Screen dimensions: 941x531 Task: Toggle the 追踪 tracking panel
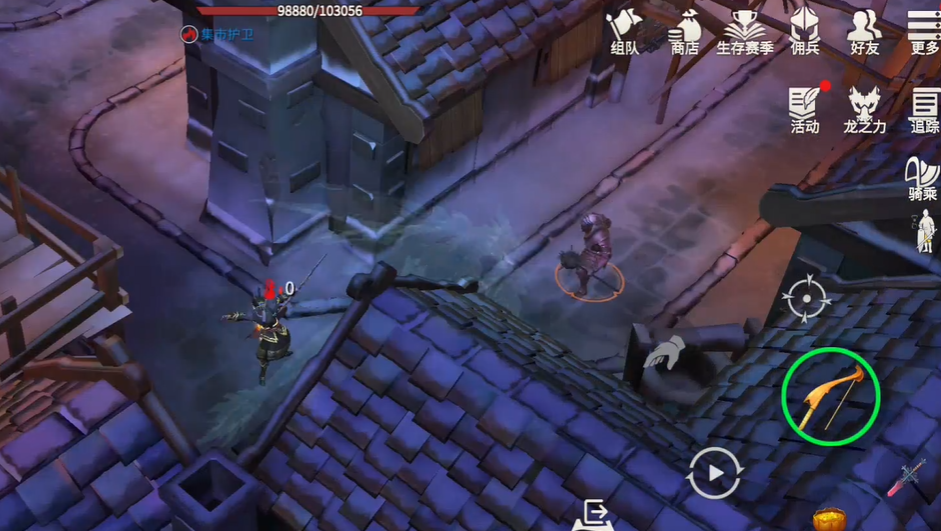924,109
